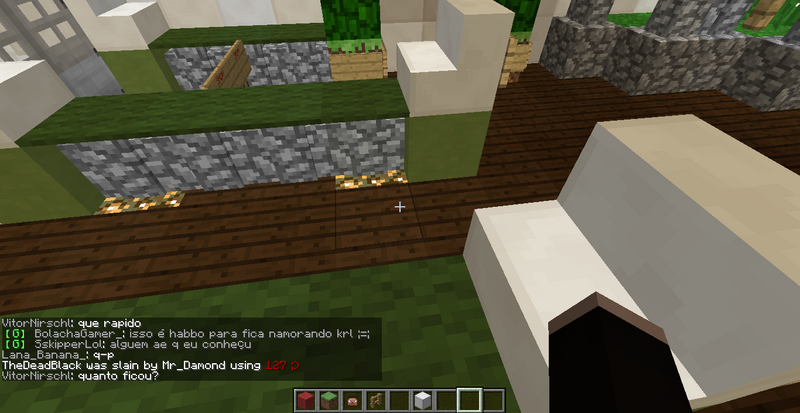Viewport: 800px width, 413px height.
Task: Choose the player head item slot
Action: tap(352, 401)
